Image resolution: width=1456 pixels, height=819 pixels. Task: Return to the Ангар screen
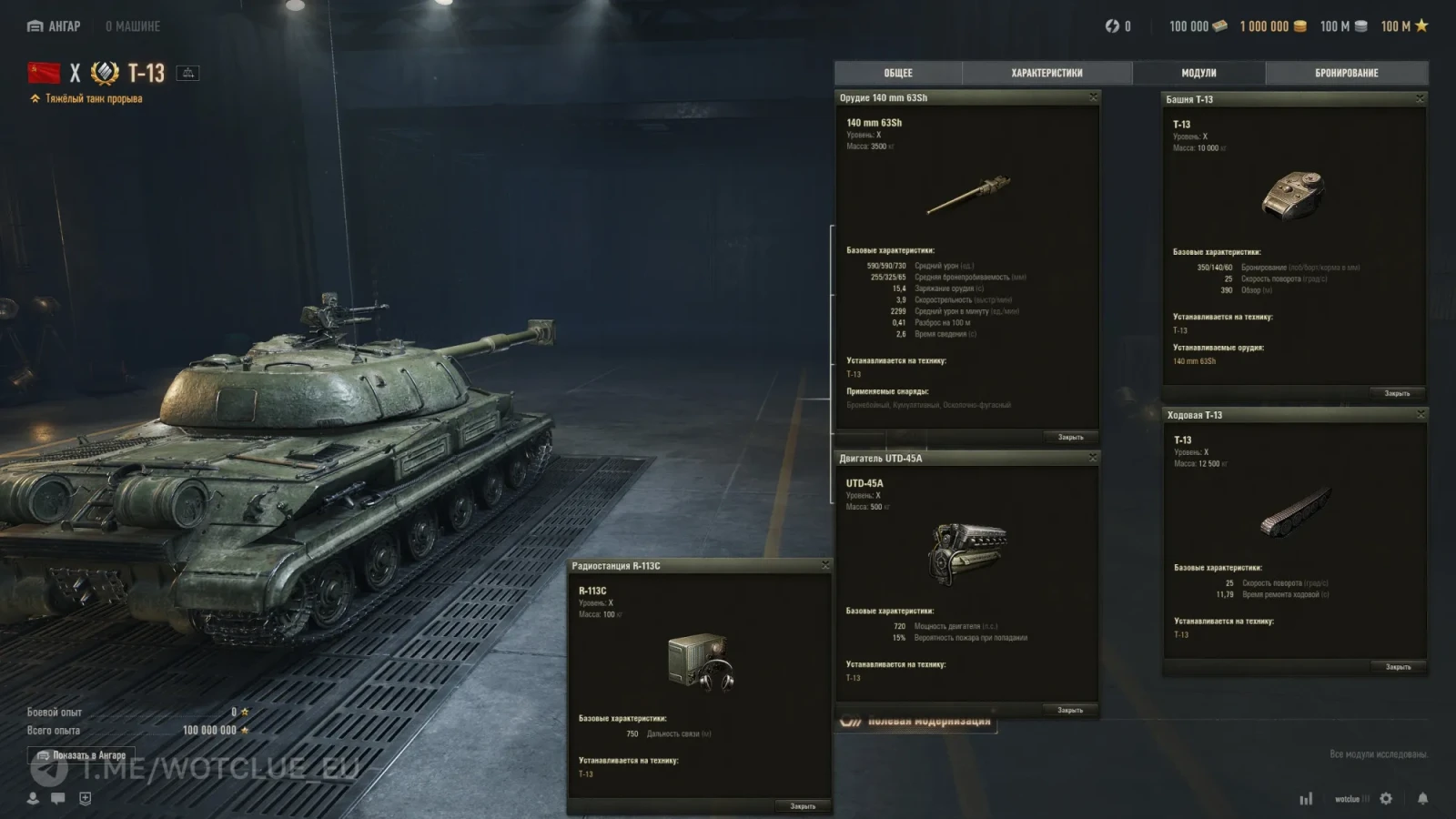coord(54,26)
